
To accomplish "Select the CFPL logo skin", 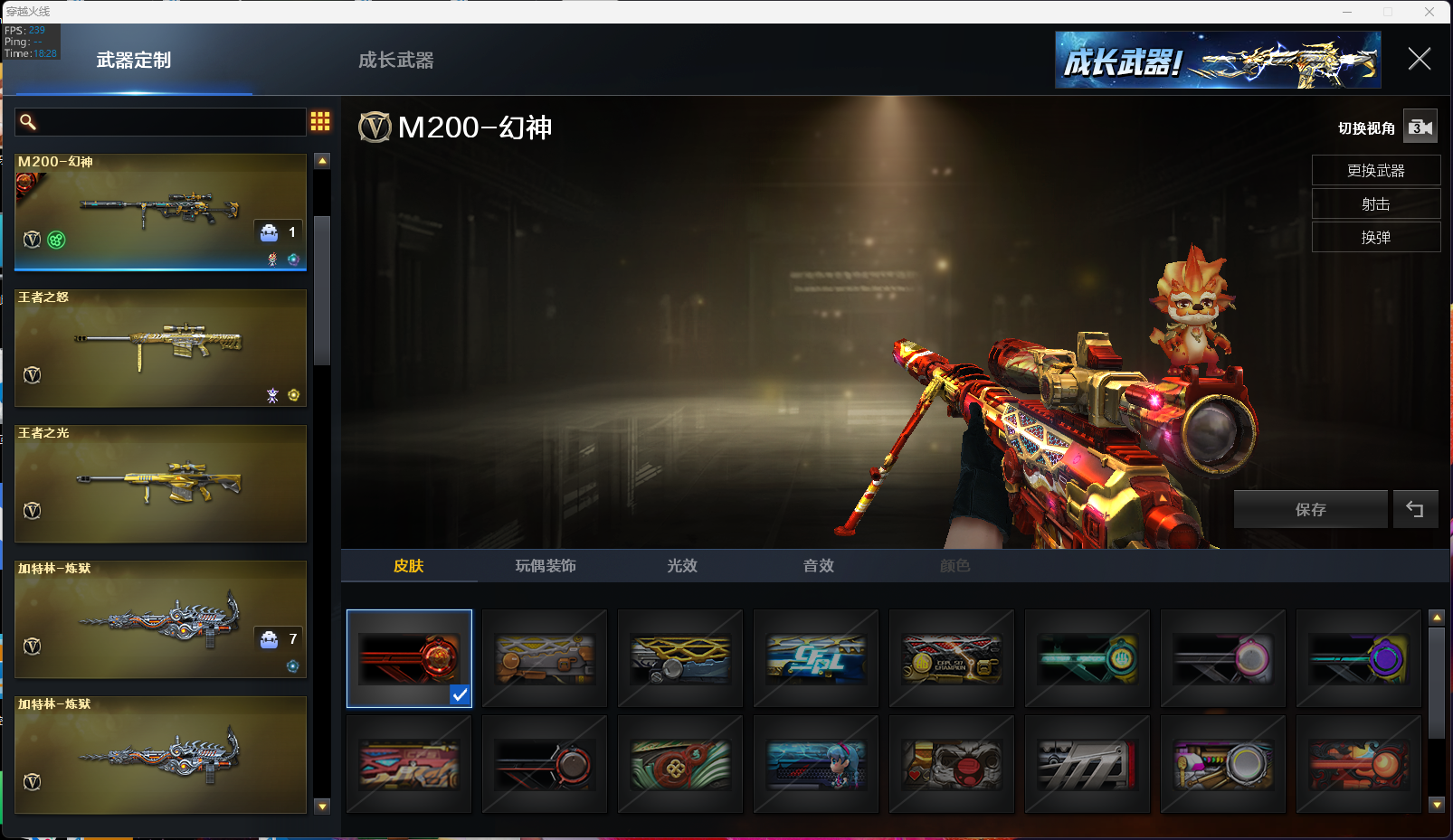I will click(816, 658).
